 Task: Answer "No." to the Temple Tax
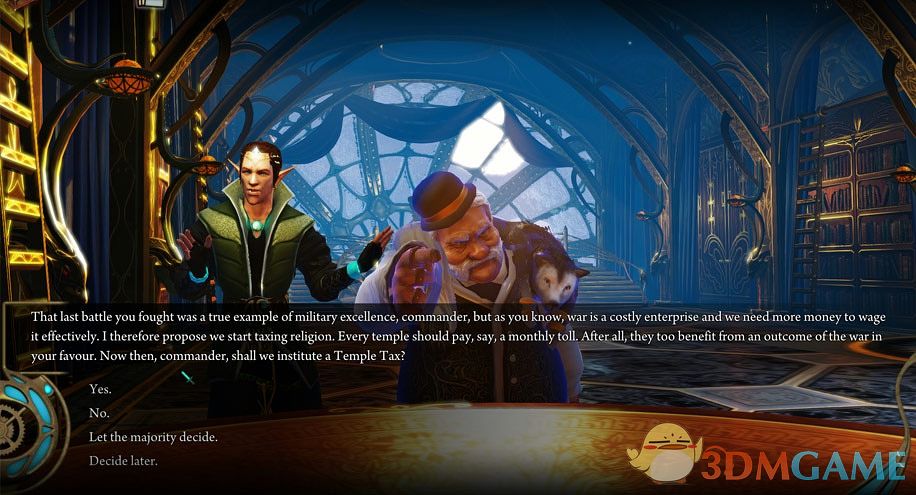99,413
